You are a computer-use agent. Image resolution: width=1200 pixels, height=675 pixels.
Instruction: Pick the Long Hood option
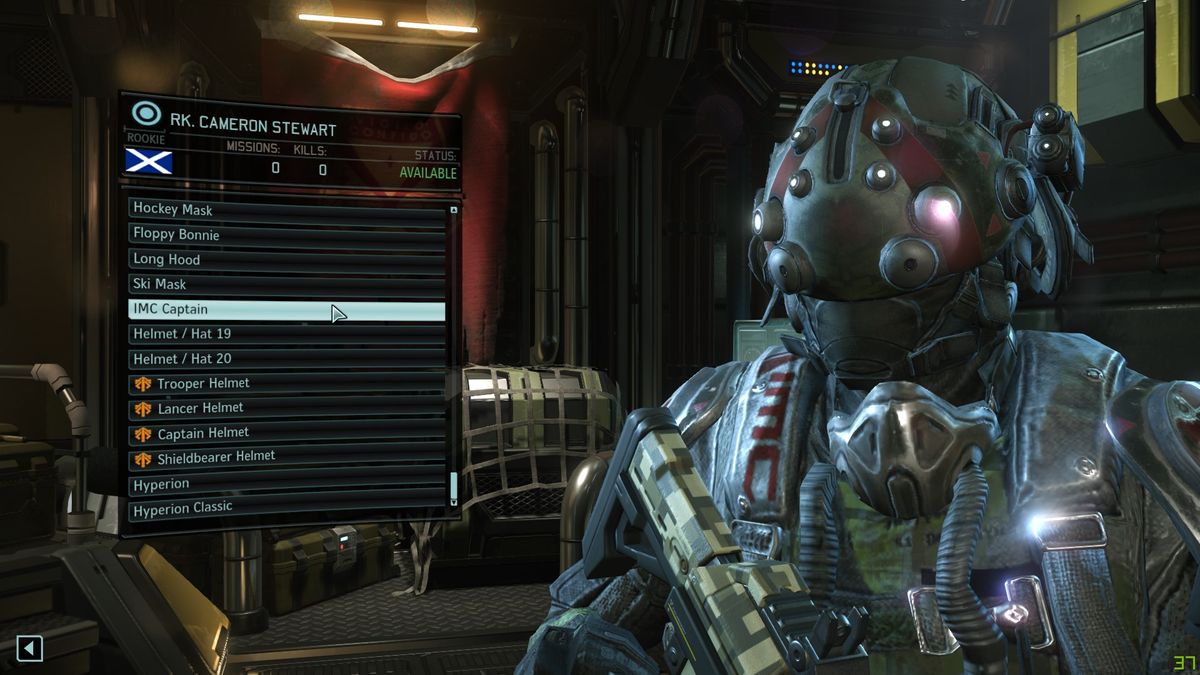pyautogui.click(x=287, y=259)
